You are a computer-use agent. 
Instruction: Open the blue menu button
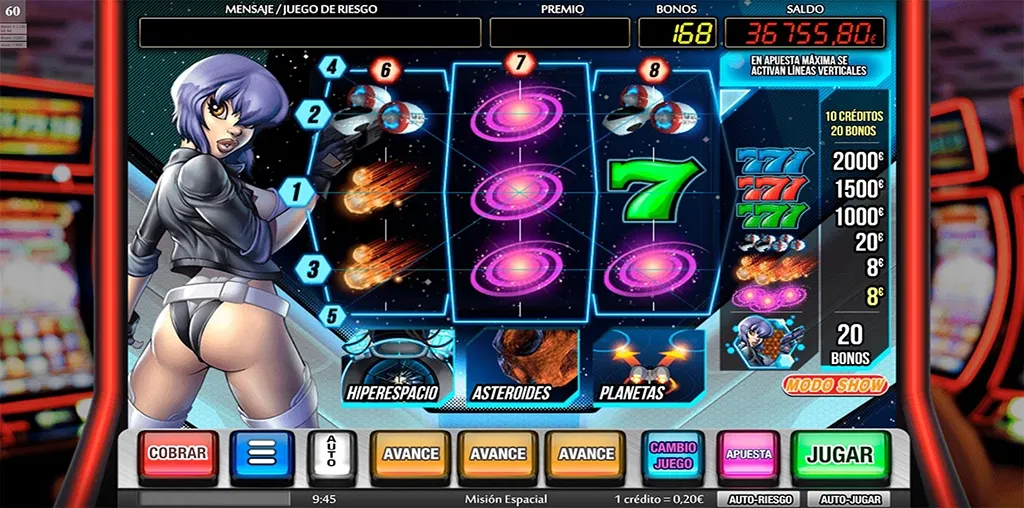tap(261, 456)
